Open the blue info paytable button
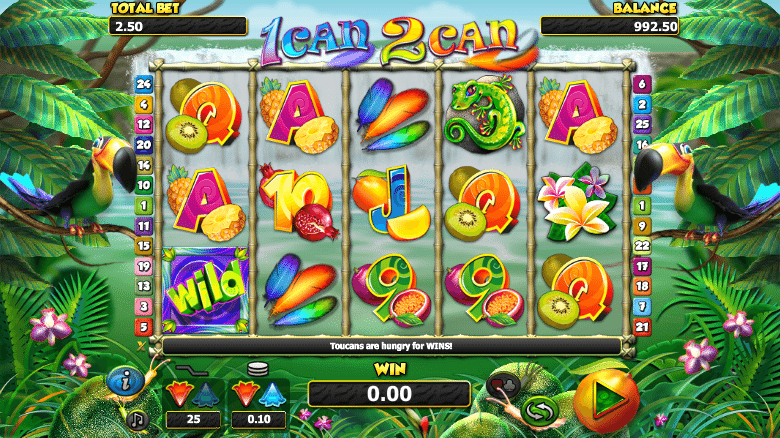Image resolution: width=780 pixels, height=438 pixels. click(x=124, y=380)
